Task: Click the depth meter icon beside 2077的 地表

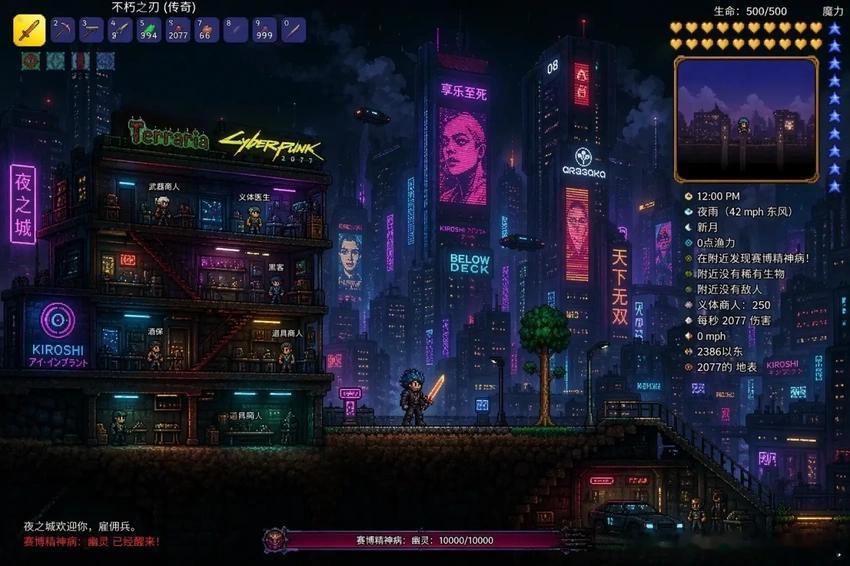Action: (688, 367)
